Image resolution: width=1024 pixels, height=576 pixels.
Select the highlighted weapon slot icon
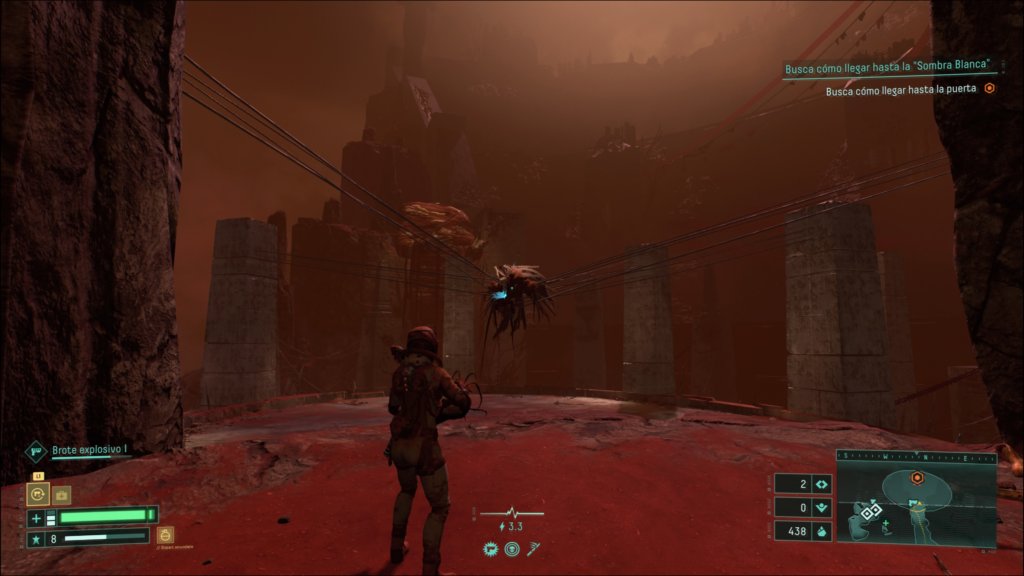point(38,494)
